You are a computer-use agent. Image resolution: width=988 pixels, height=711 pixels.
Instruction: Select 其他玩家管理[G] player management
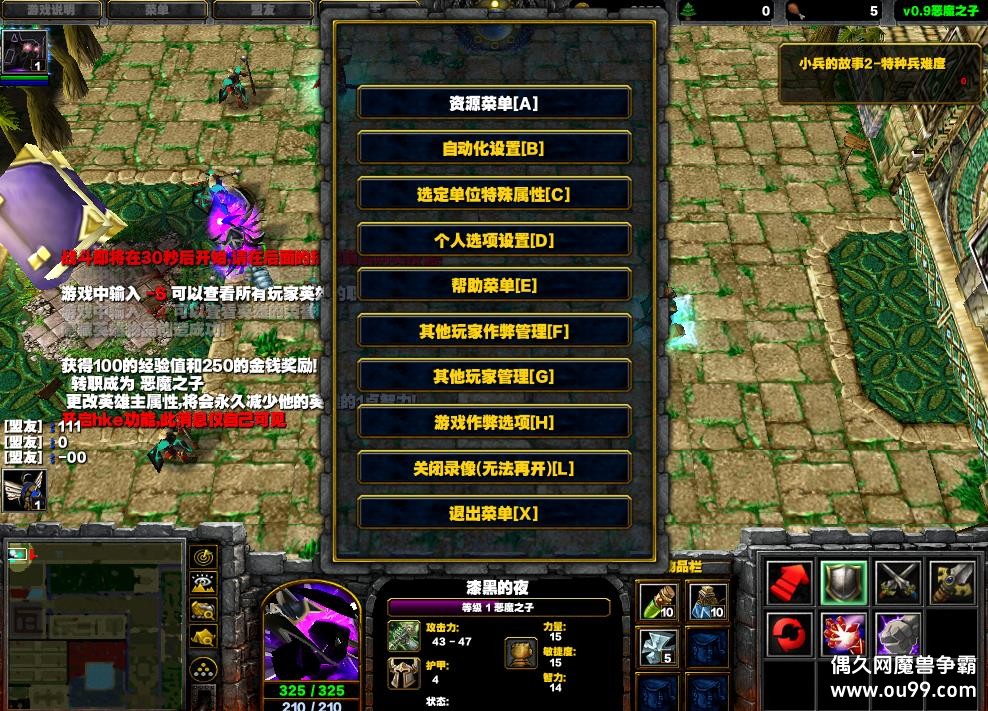[x=494, y=376]
